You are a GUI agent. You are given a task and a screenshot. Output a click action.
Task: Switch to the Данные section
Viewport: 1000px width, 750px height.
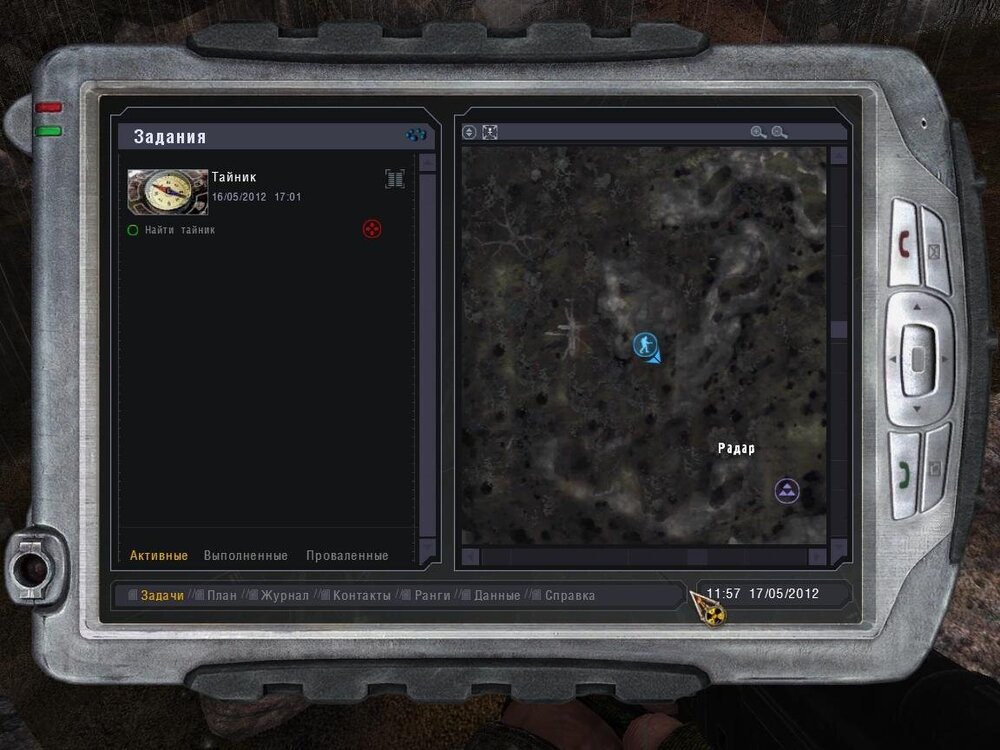click(497, 596)
